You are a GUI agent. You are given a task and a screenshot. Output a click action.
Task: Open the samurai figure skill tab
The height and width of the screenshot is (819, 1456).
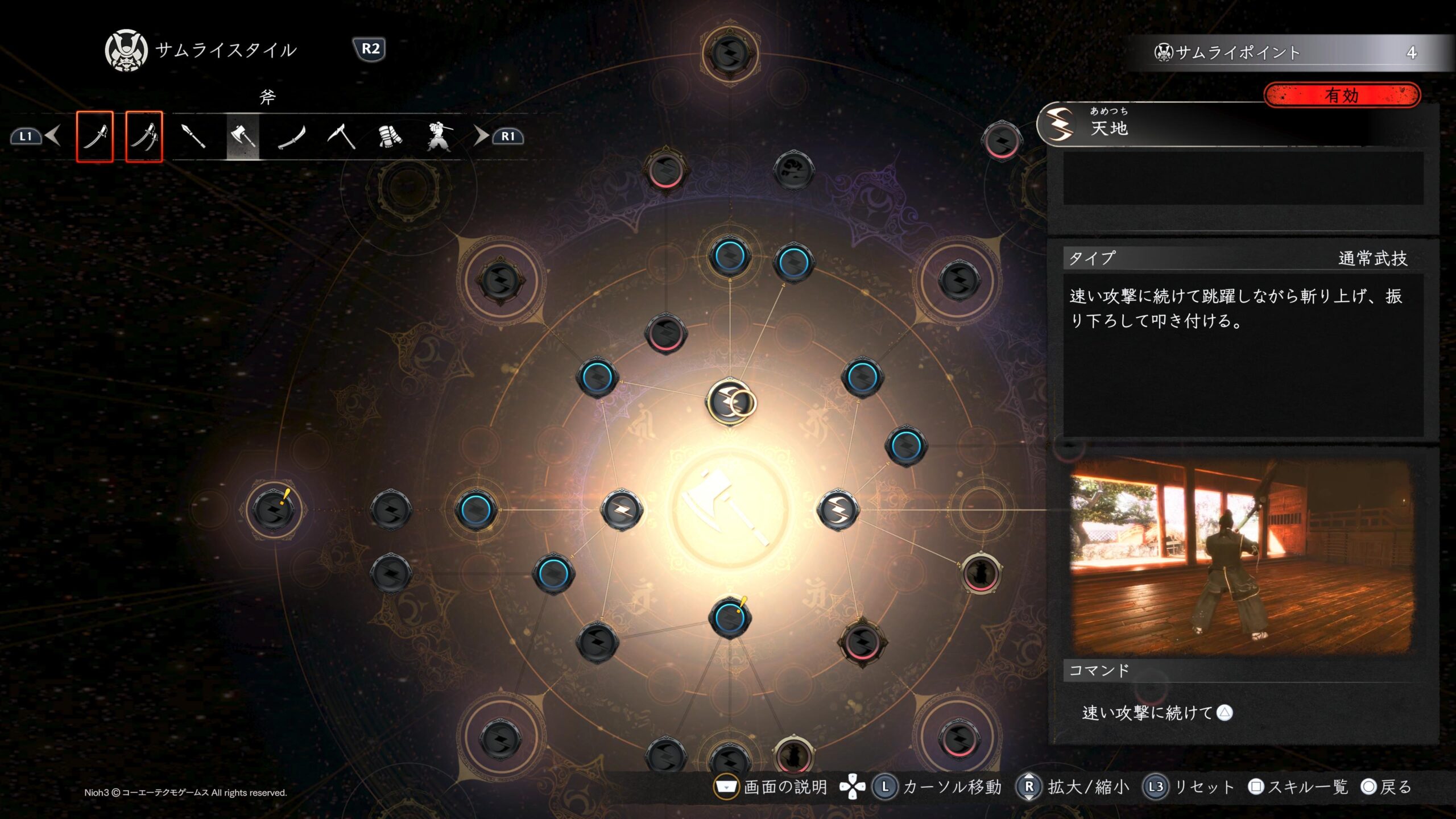439,136
